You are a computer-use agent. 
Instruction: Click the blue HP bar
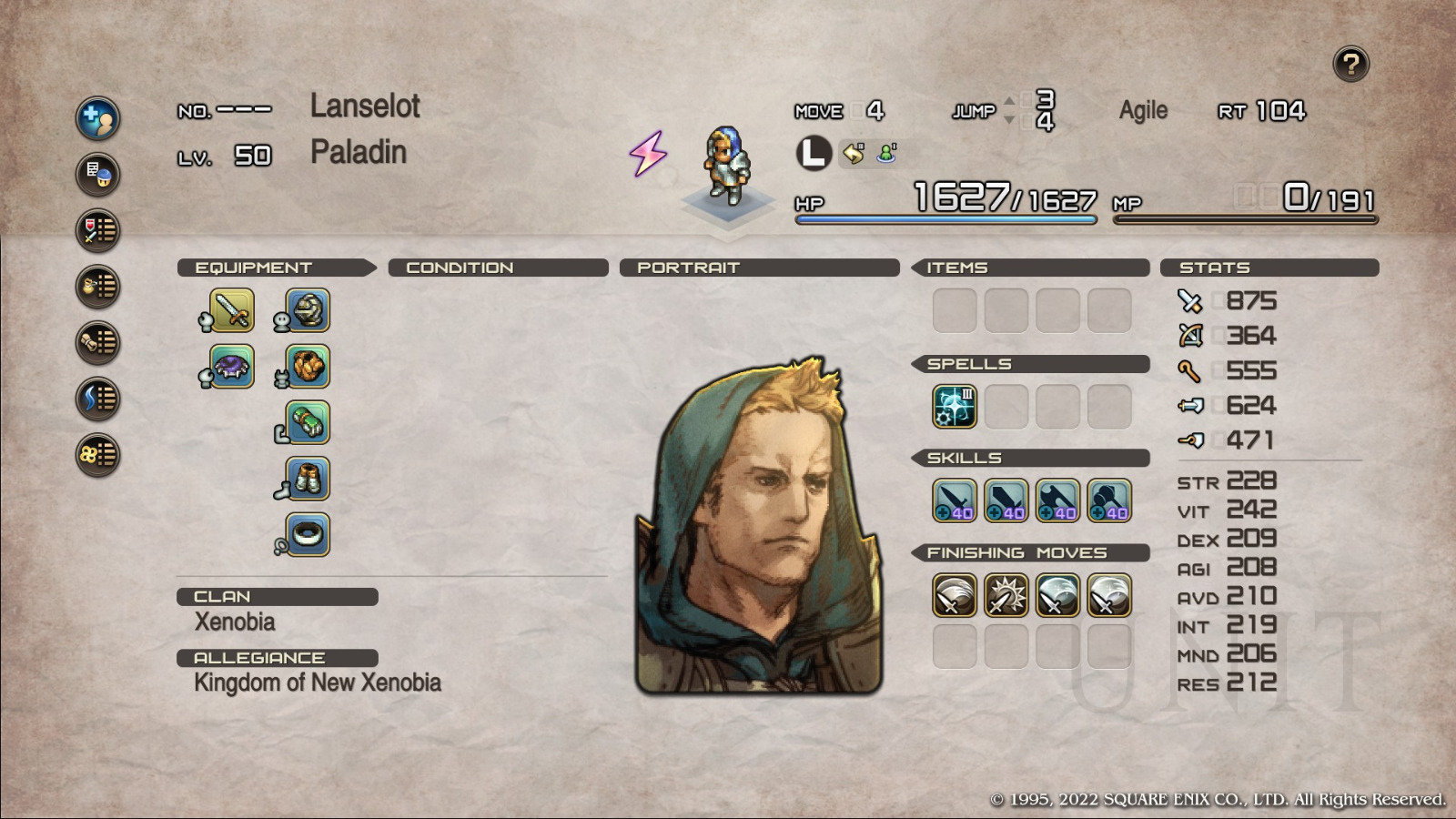tap(946, 218)
